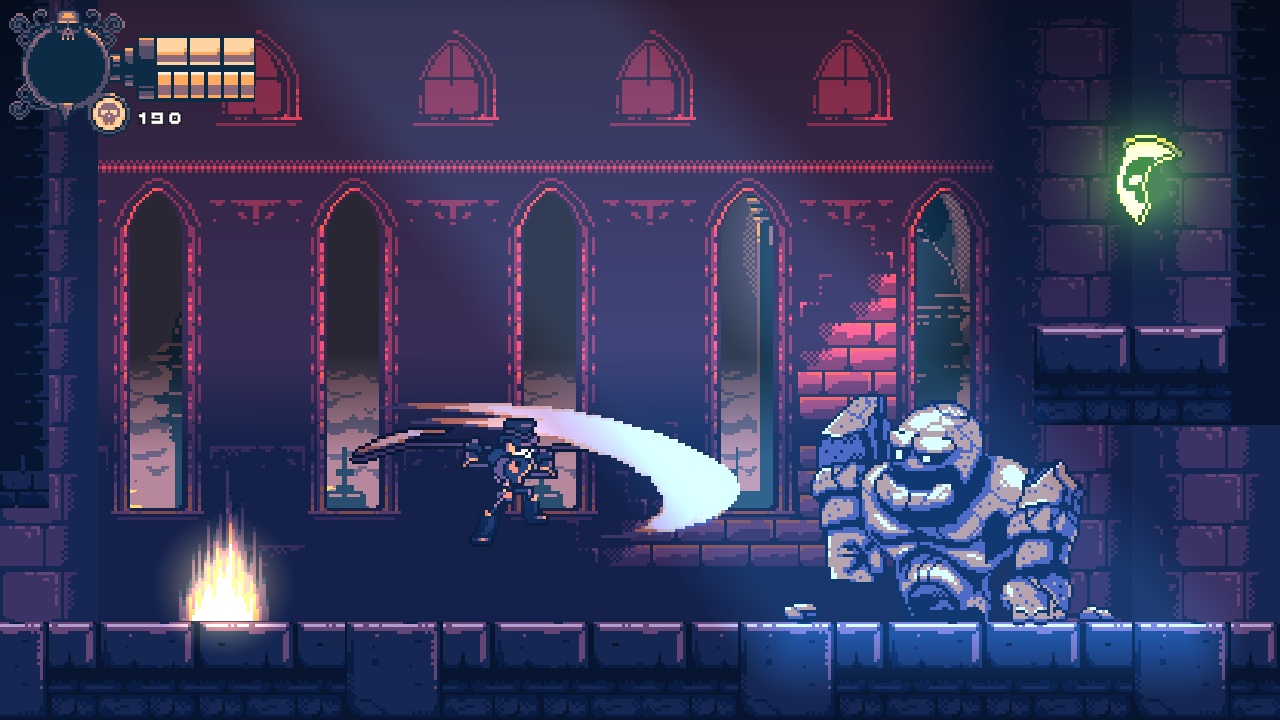This screenshot has width=1280, height=720.
Task: Click the skull coin currency icon
Action: (113, 113)
